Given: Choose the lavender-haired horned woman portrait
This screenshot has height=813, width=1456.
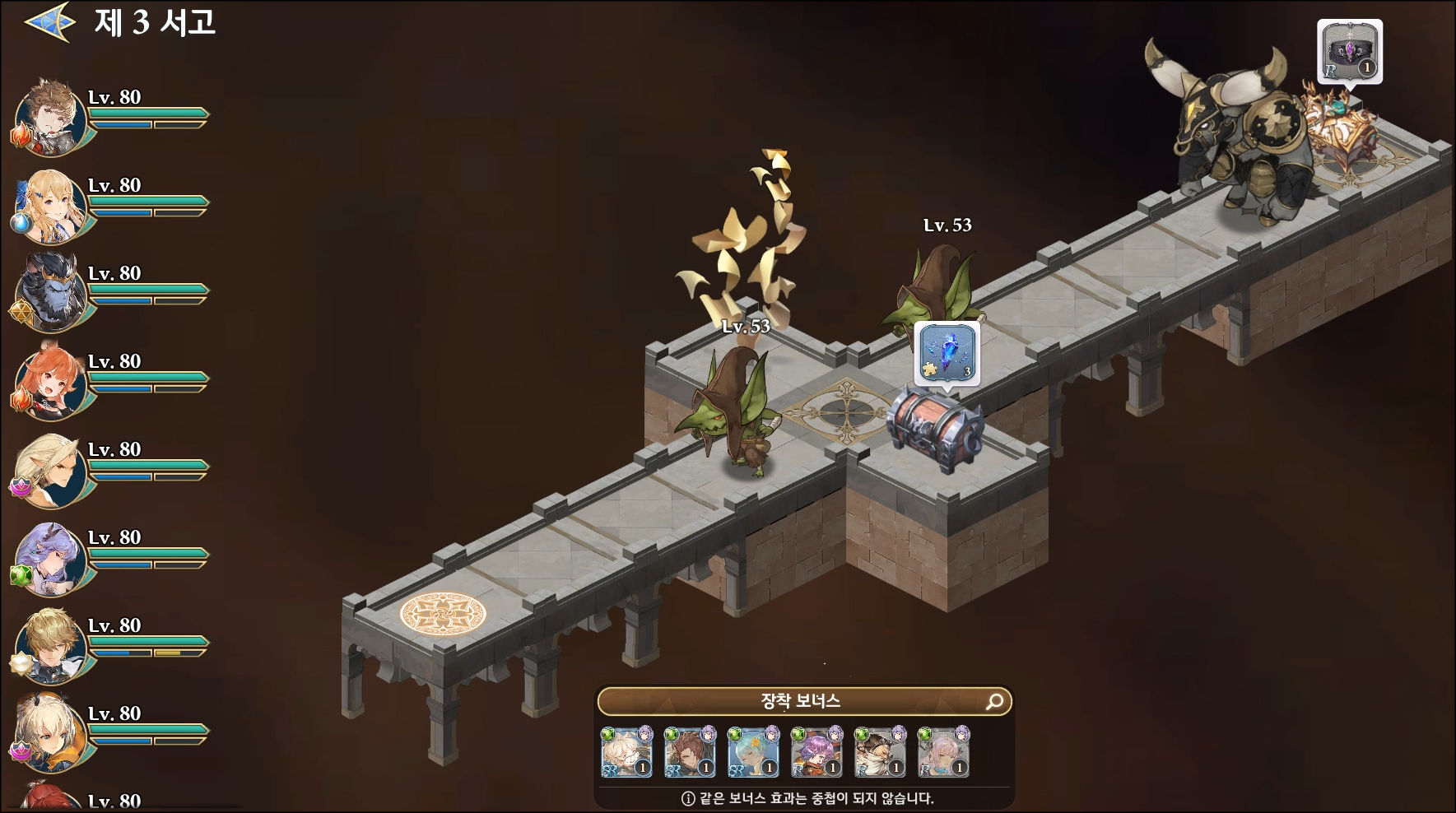Looking at the screenshot, I should (x=51, y=557).
